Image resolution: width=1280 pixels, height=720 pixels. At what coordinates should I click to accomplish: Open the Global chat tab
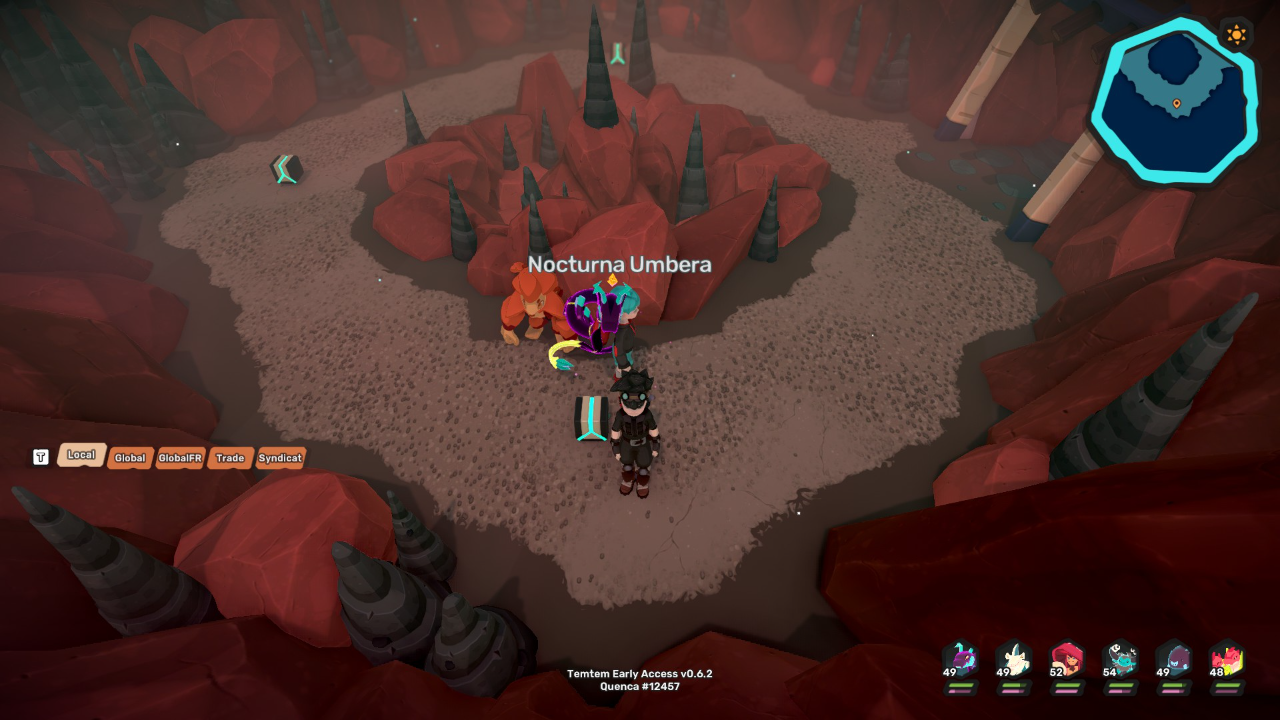[130, 458]
